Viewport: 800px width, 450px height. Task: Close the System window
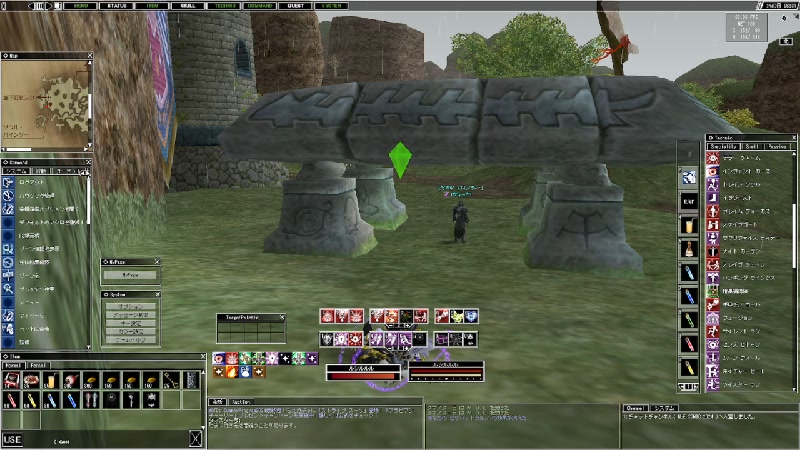pos(156,294)
